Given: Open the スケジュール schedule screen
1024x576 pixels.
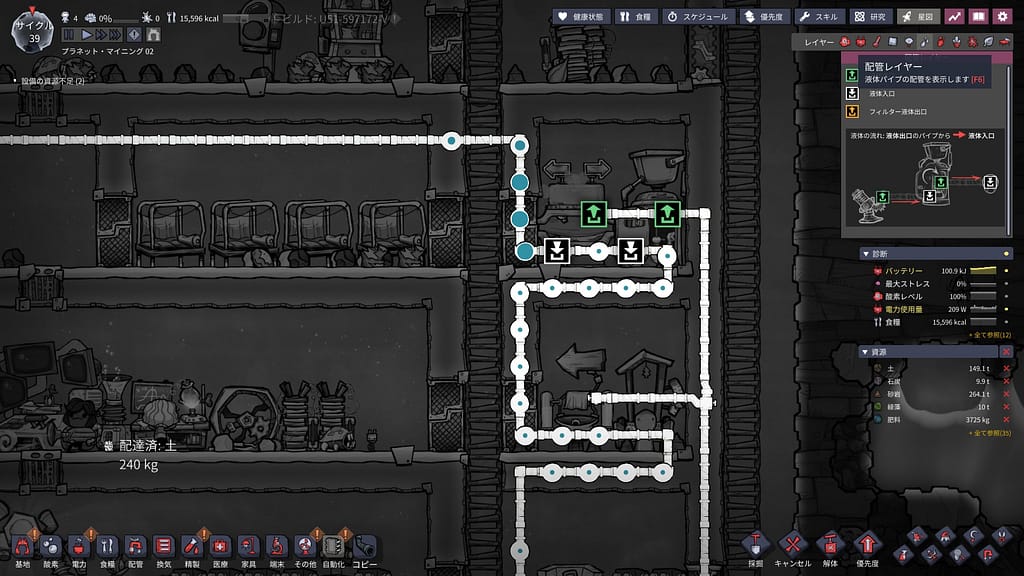Looking at the screenshot, I should (x=697, y=16).
